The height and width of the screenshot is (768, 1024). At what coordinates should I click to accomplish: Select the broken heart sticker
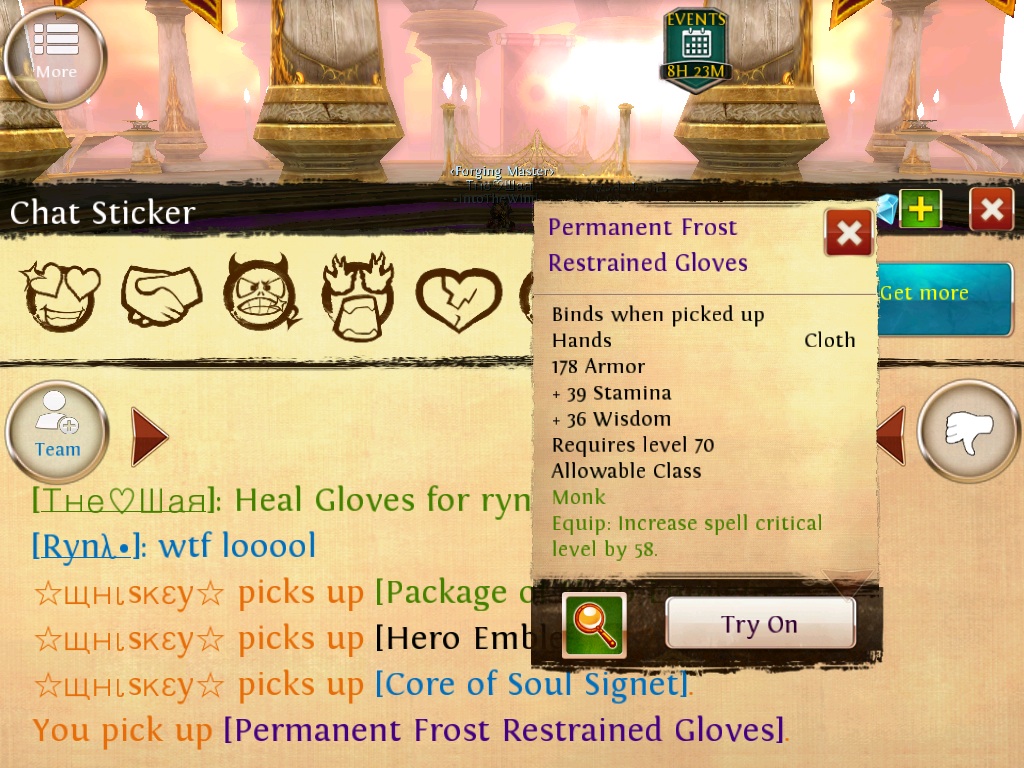click(457, 297)
